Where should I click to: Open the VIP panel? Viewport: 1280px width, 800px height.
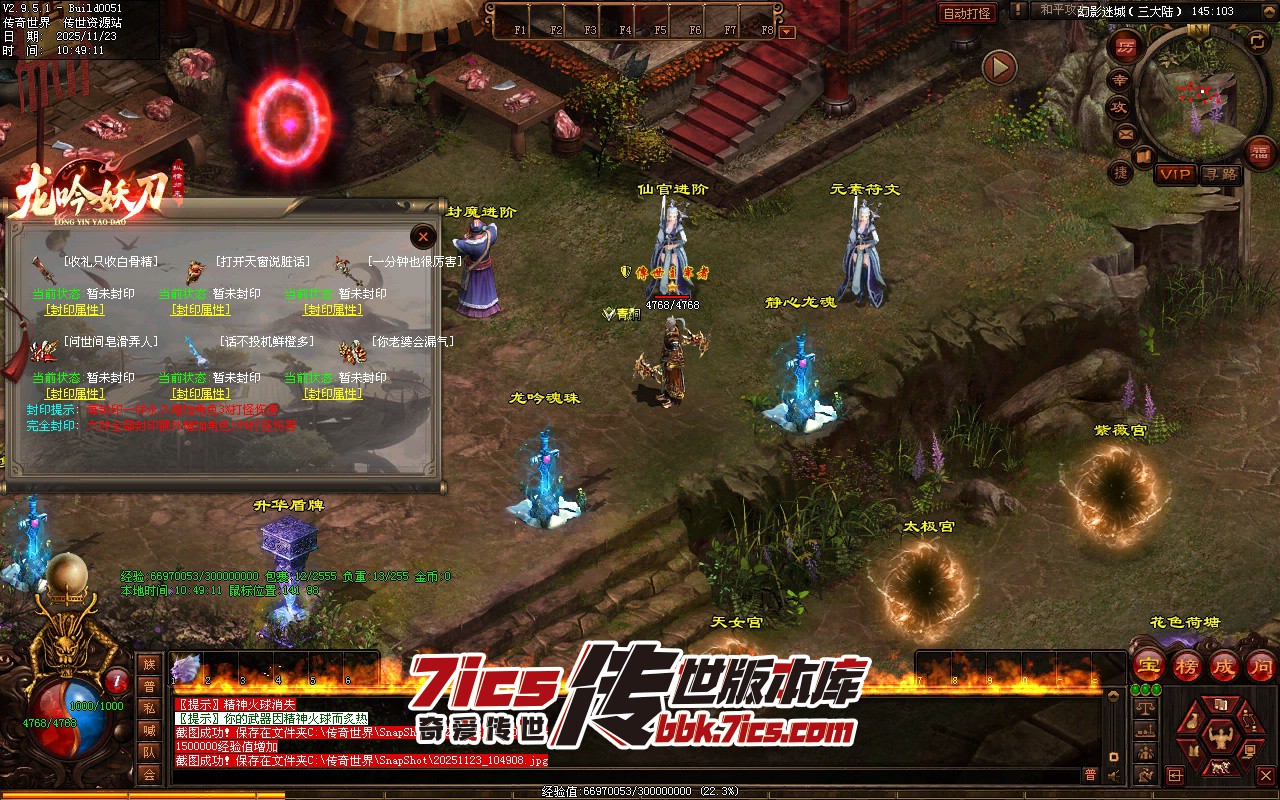pos(1176,174)
